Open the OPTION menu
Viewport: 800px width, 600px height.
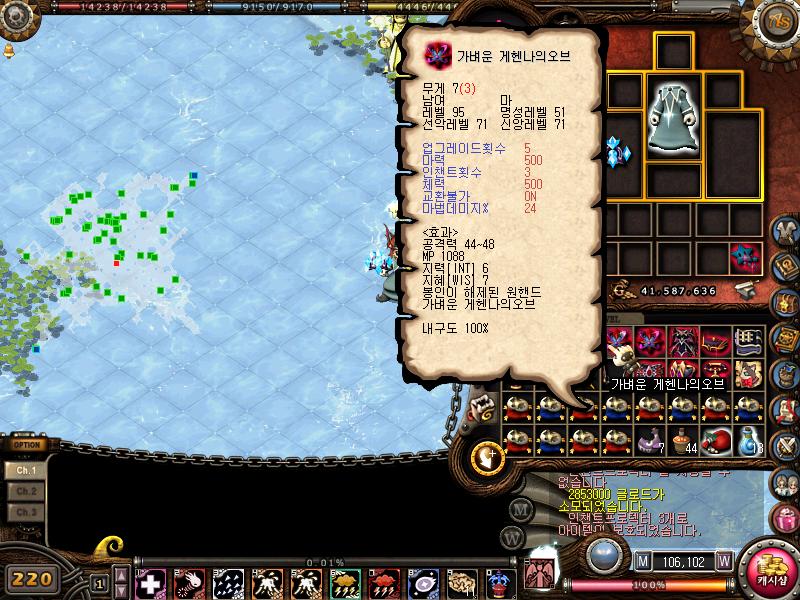point(27,445)
